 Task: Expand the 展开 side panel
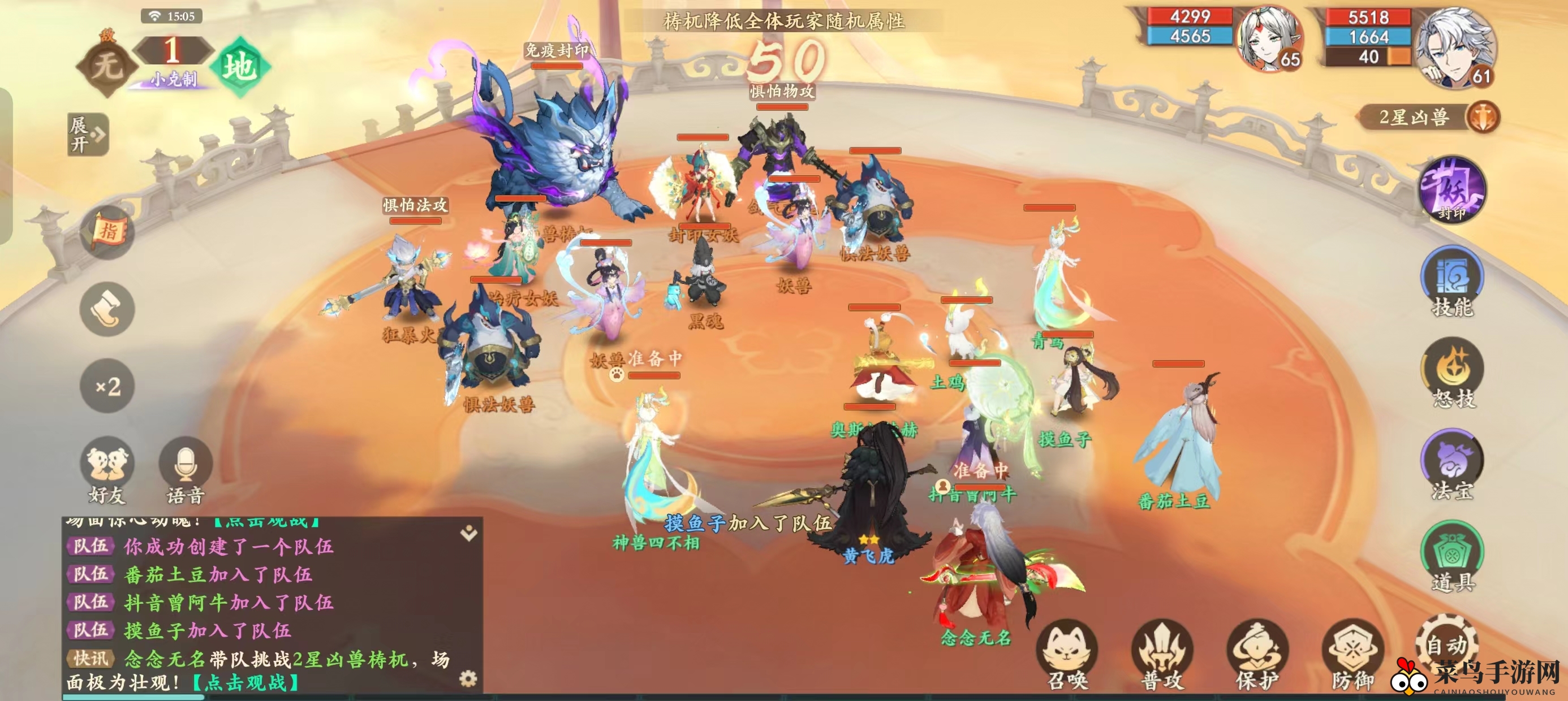pyautogui.click(x=88, y=135)
